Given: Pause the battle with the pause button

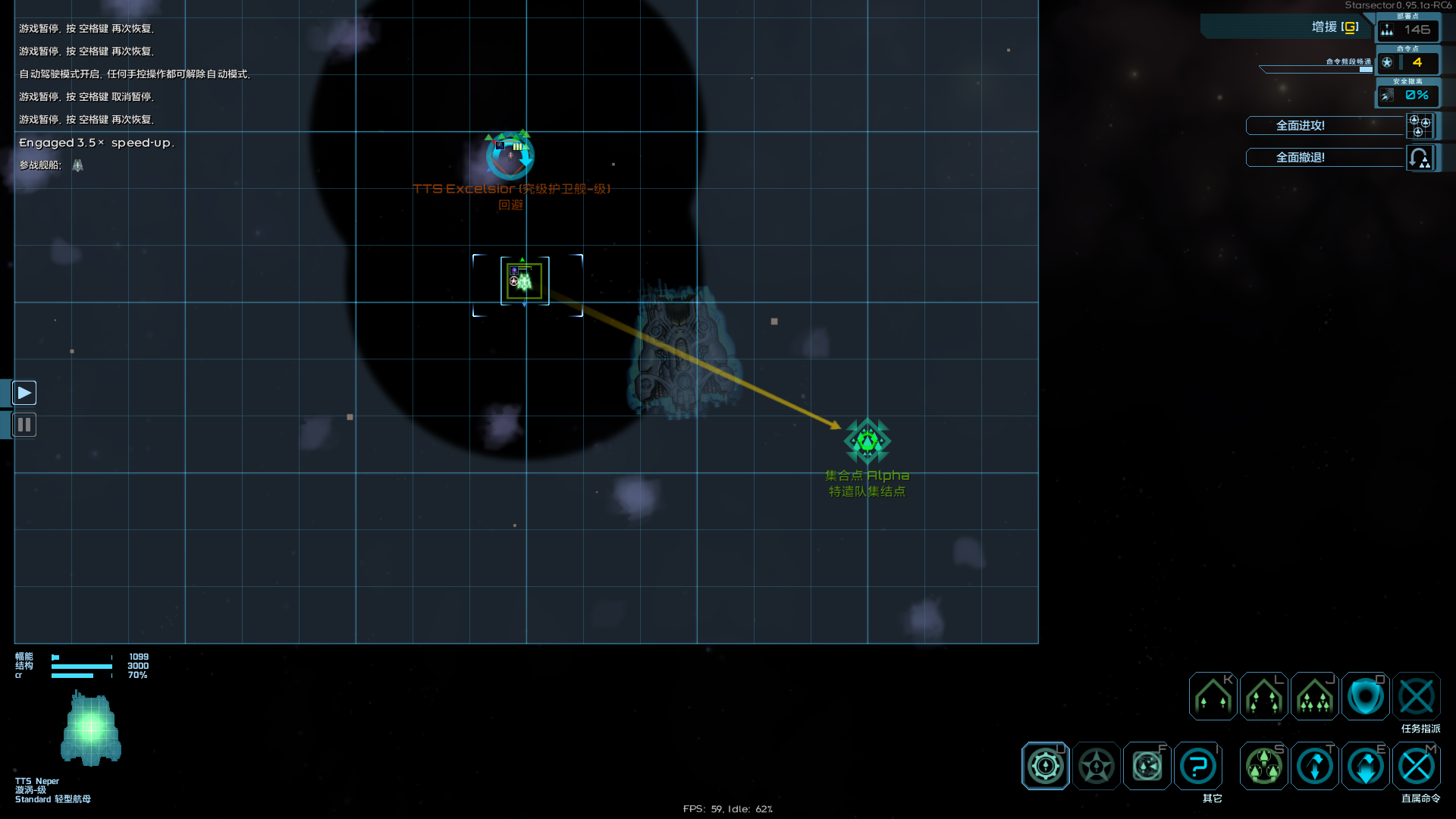Looking at the screenshot, I should click(x=24, y=425).
